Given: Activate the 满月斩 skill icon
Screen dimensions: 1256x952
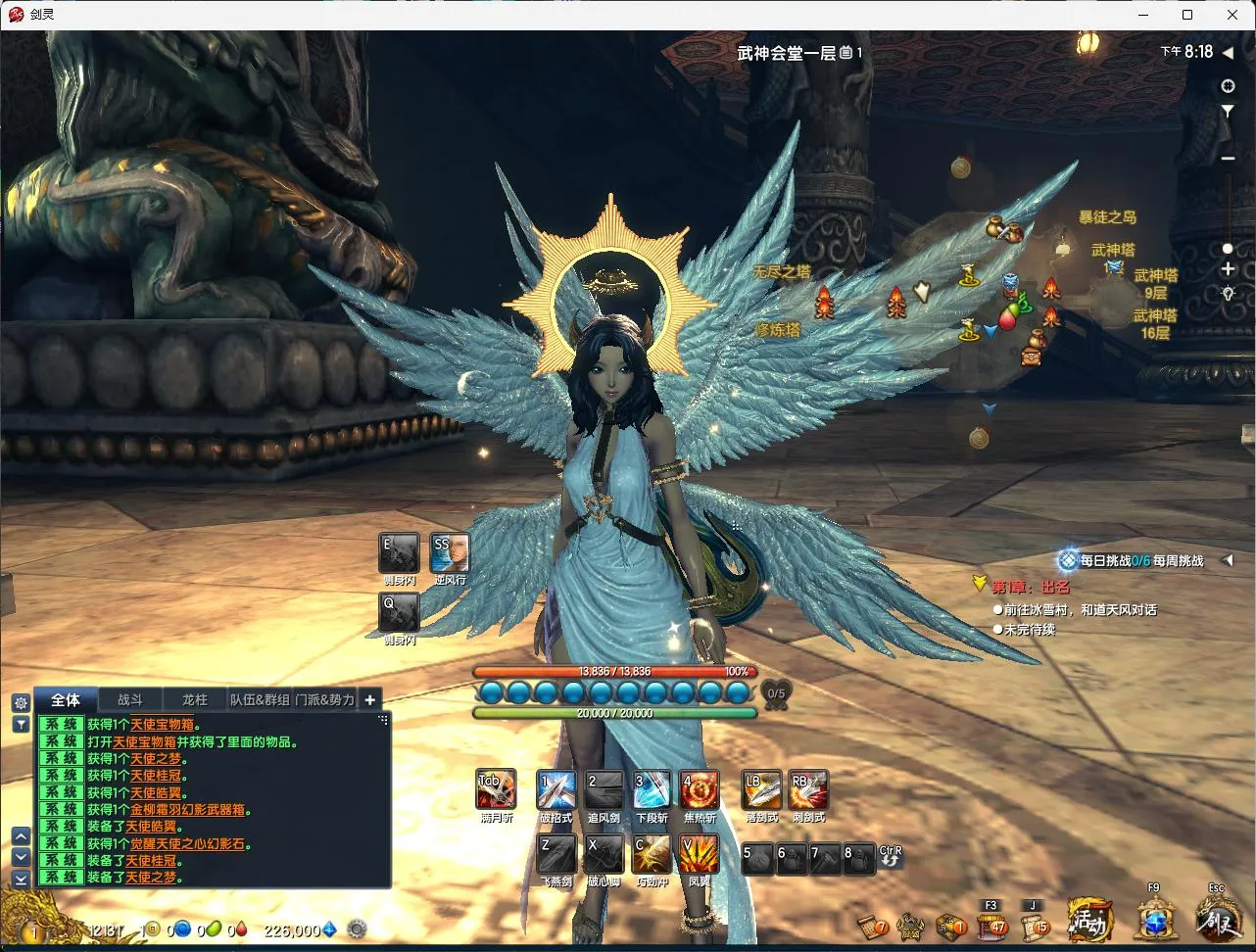Looking at the screenshot, I should [x=496, y=789].
